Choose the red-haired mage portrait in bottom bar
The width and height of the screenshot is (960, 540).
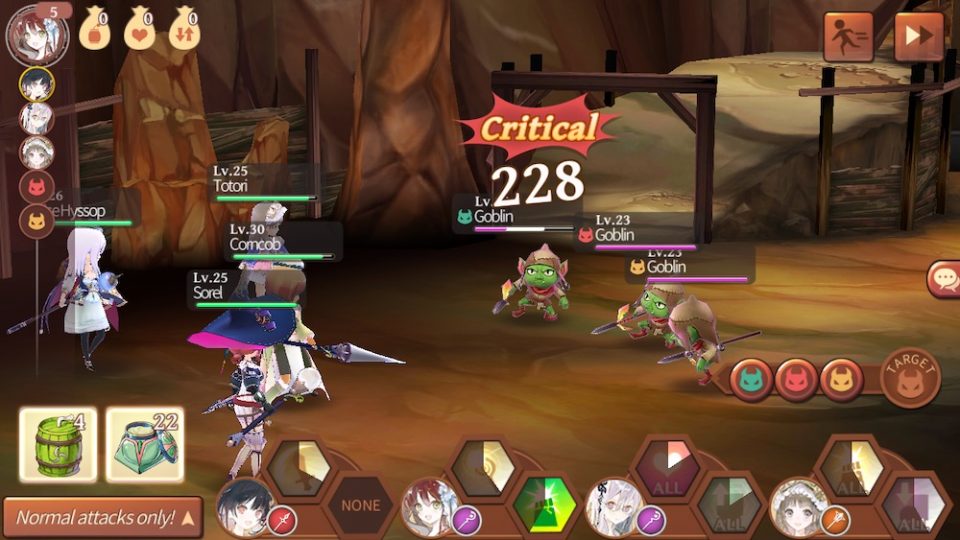tap(427, 509)
